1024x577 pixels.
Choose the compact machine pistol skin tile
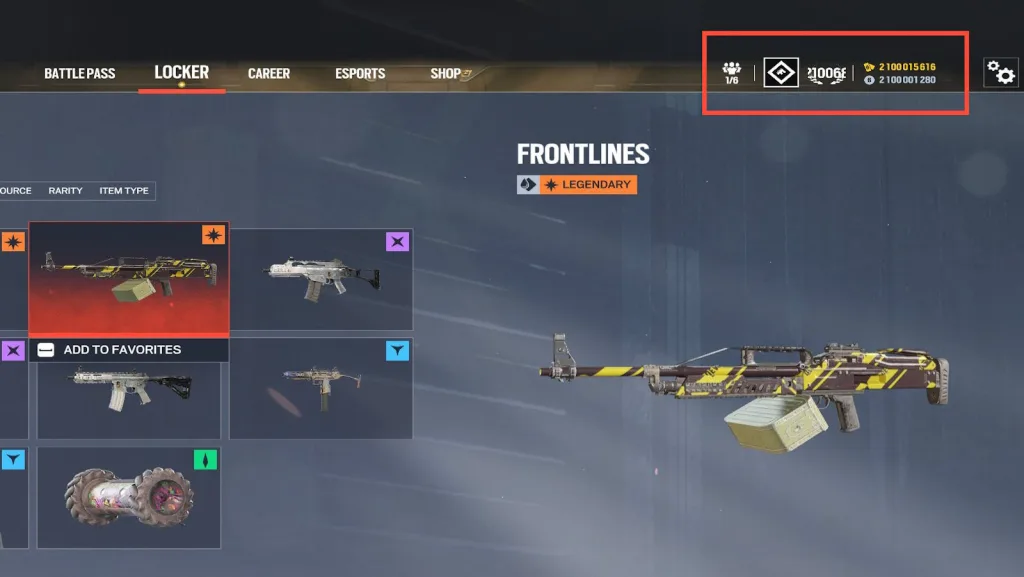[320, 388]
